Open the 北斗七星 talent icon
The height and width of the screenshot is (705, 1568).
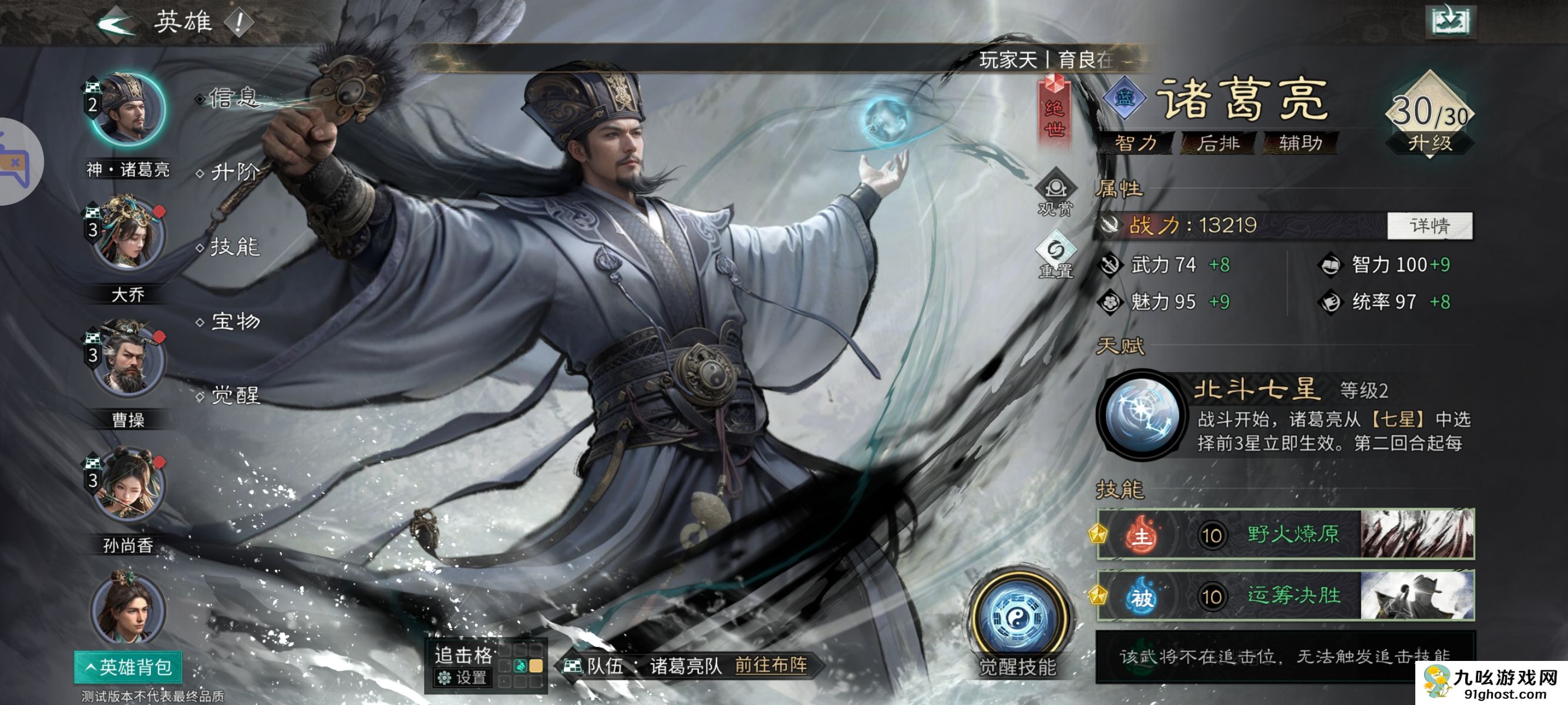[x=1141, y=415]
